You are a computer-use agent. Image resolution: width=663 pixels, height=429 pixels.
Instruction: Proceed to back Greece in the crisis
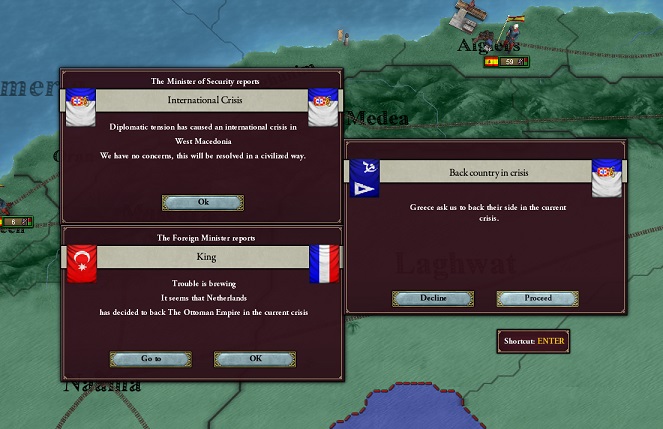pos(537,298)
